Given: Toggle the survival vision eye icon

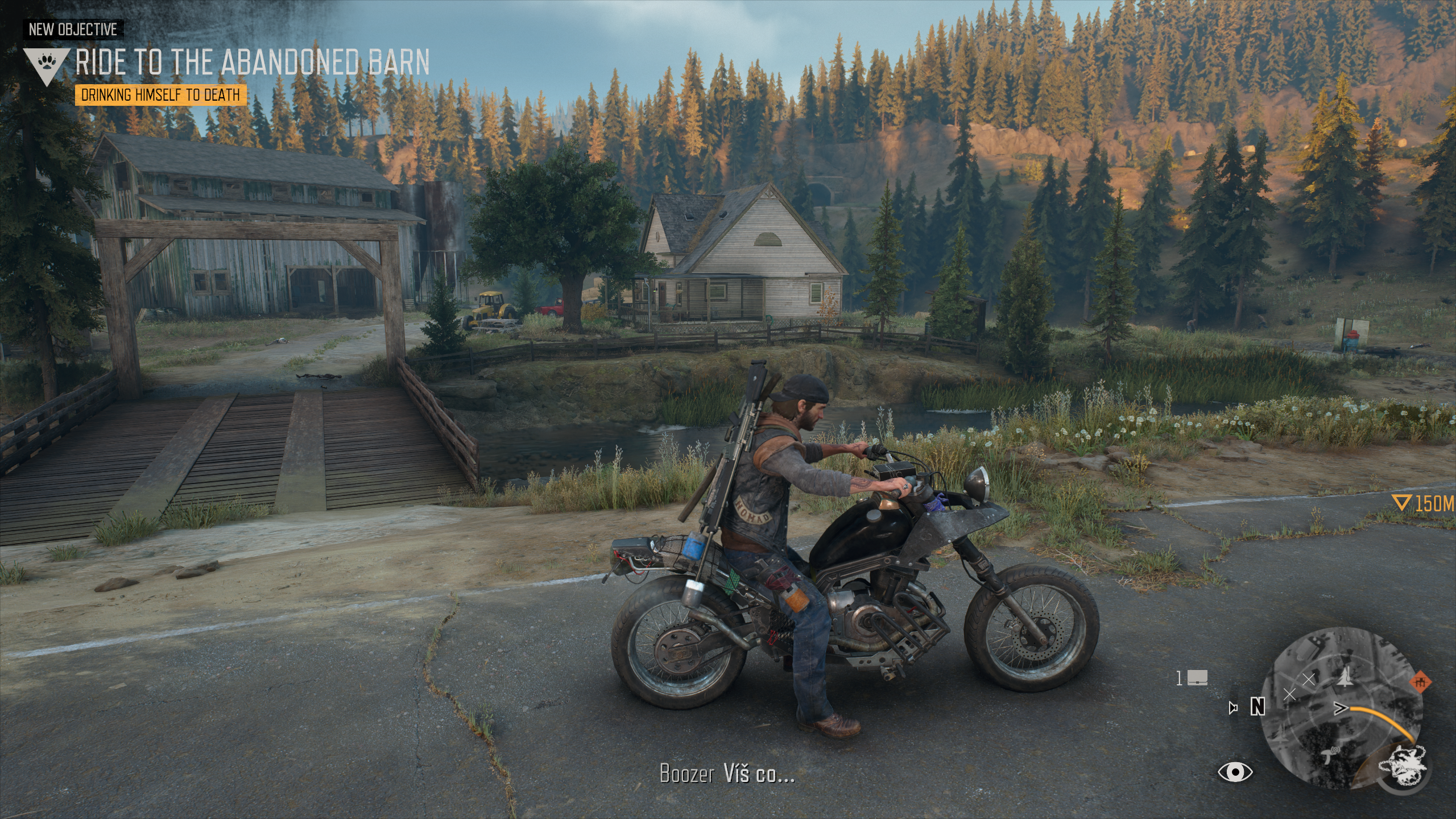Looking at the screenshot, I should tap(1234, 772).
